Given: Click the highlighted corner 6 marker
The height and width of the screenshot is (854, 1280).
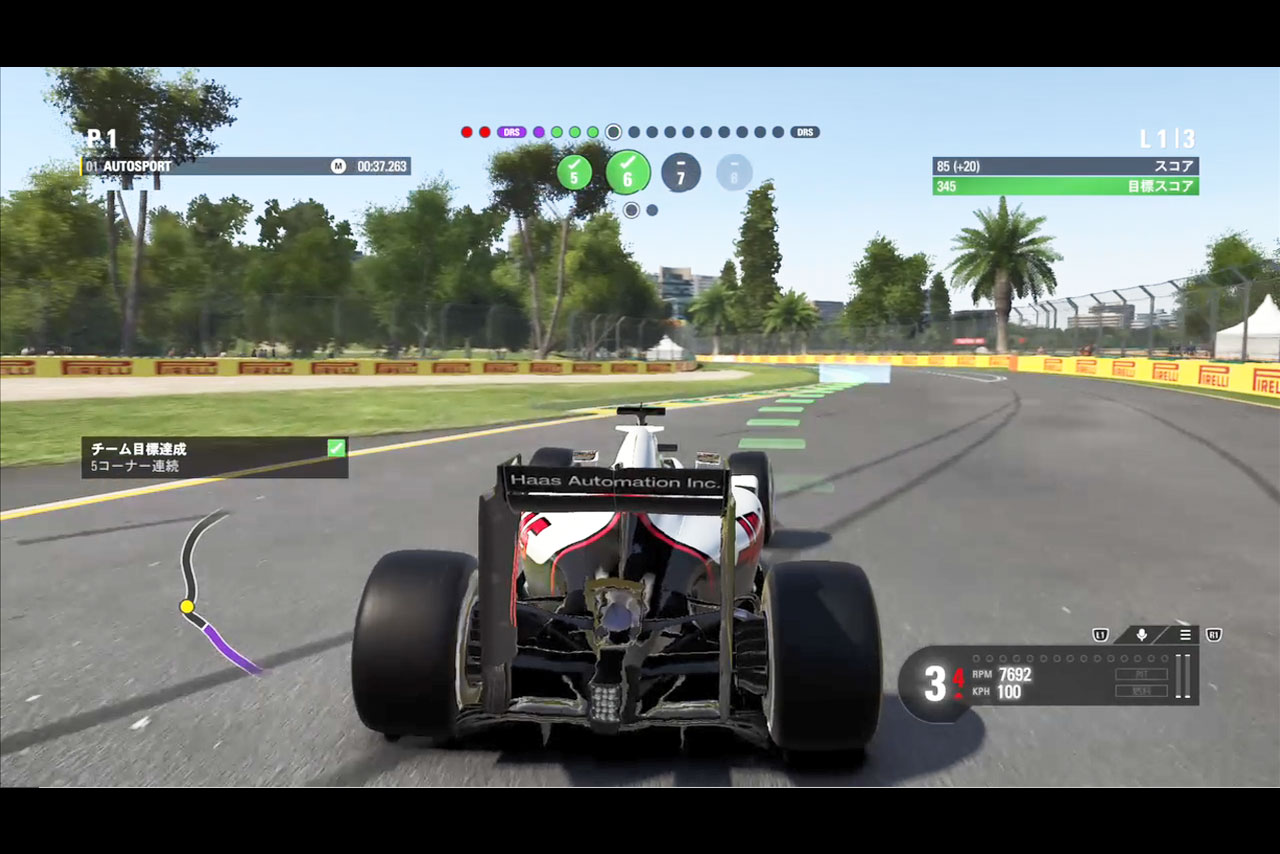Looking at the screenshot, I should tap(628, 173).
